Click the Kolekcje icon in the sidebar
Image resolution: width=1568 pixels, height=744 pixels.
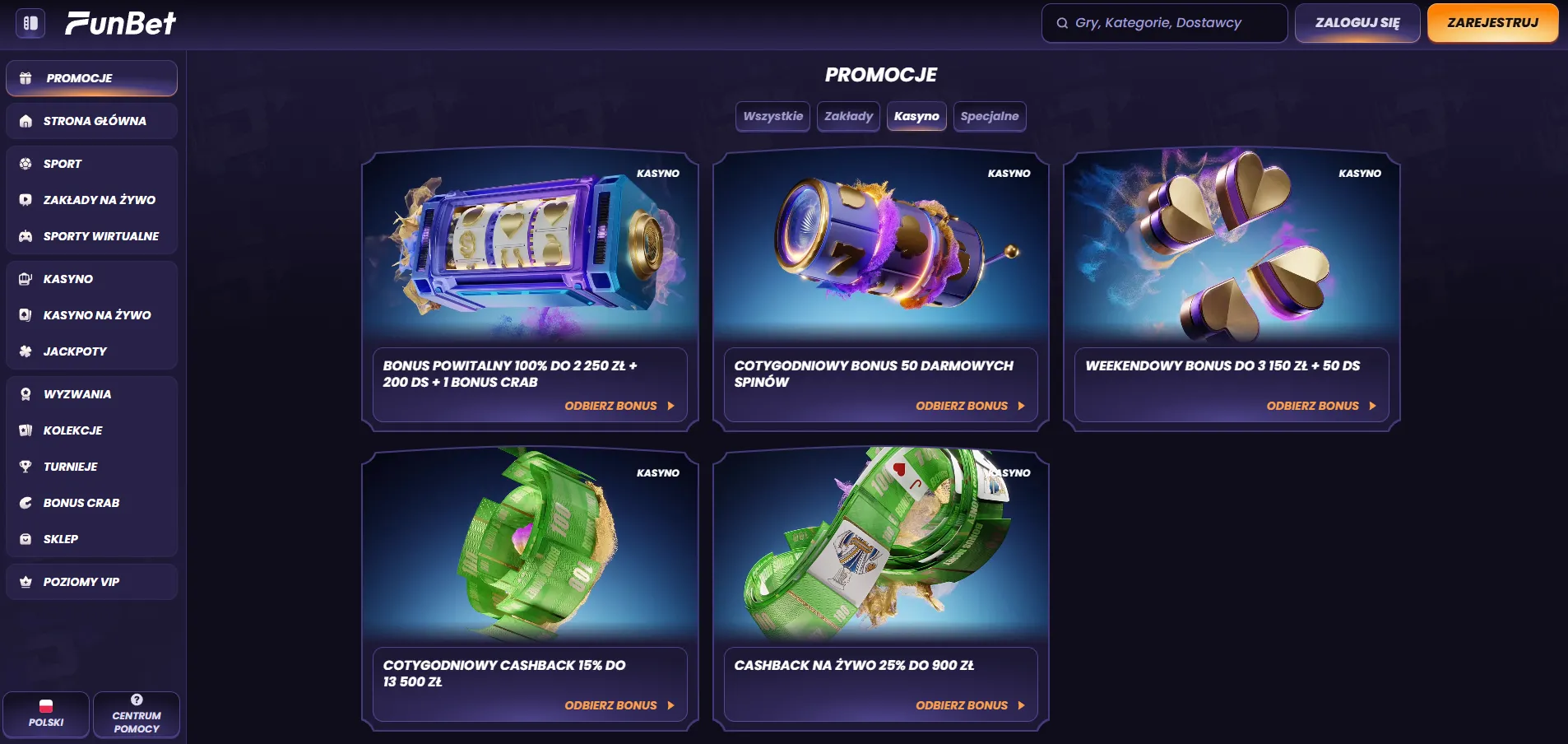[x=26, y=430]
